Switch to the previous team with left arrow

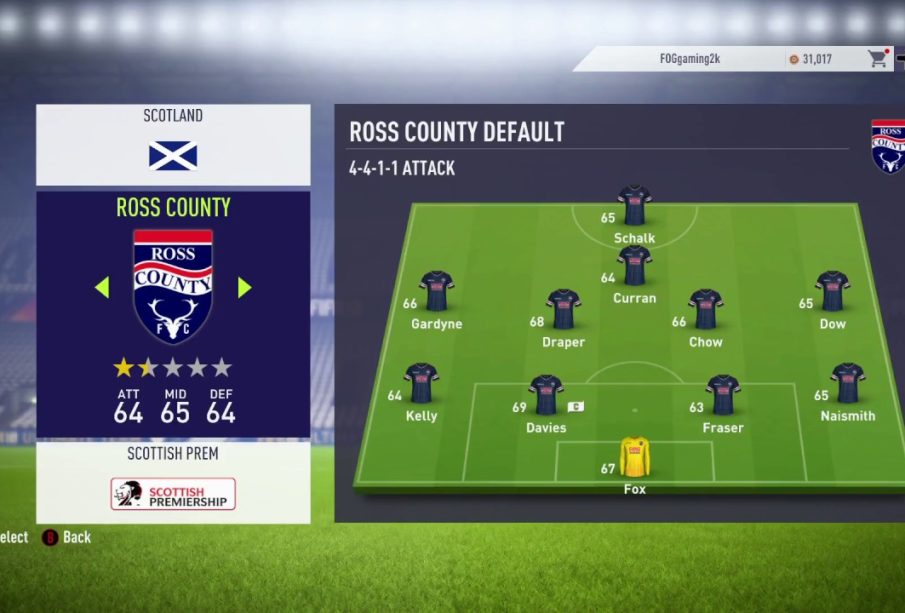click(x=101, y=288)
